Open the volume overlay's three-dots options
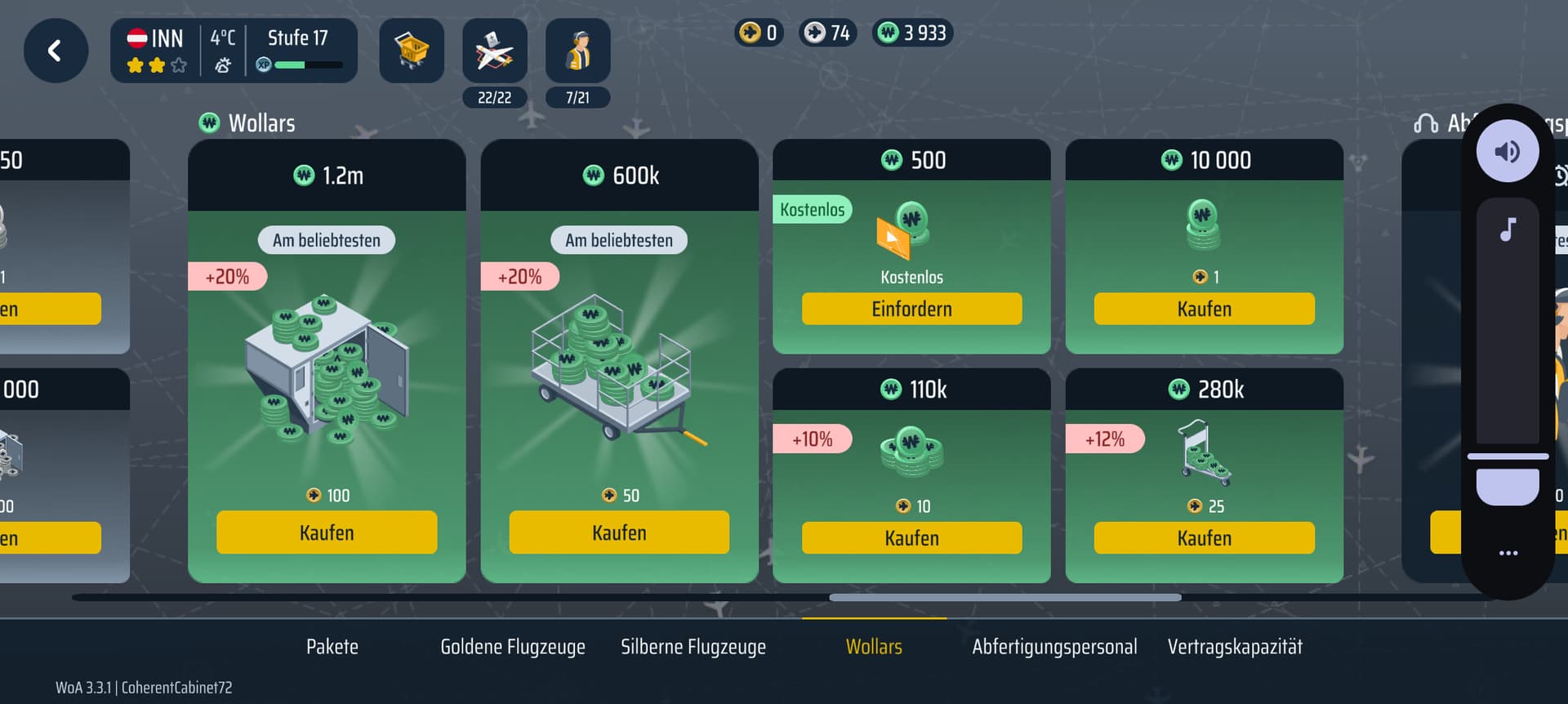The image size is (1568, 704). point(1508,553)
